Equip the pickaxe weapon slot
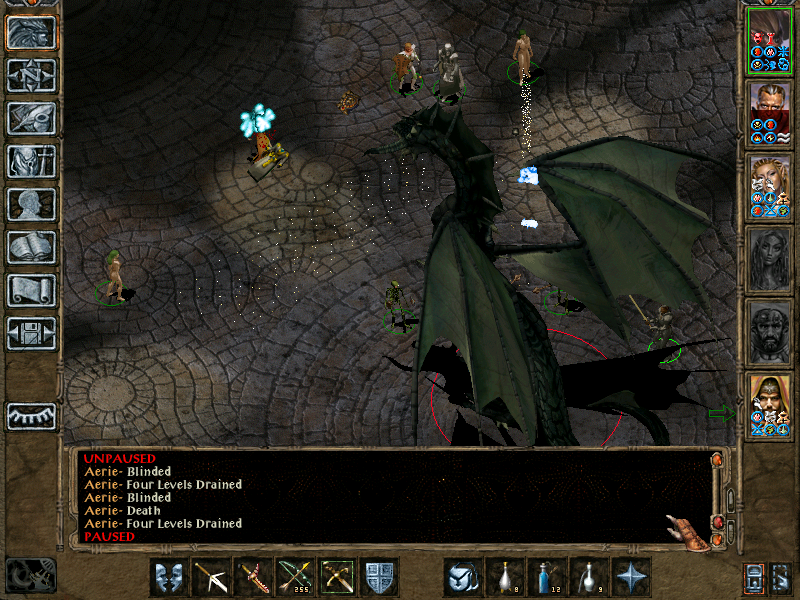 [211, 577]
